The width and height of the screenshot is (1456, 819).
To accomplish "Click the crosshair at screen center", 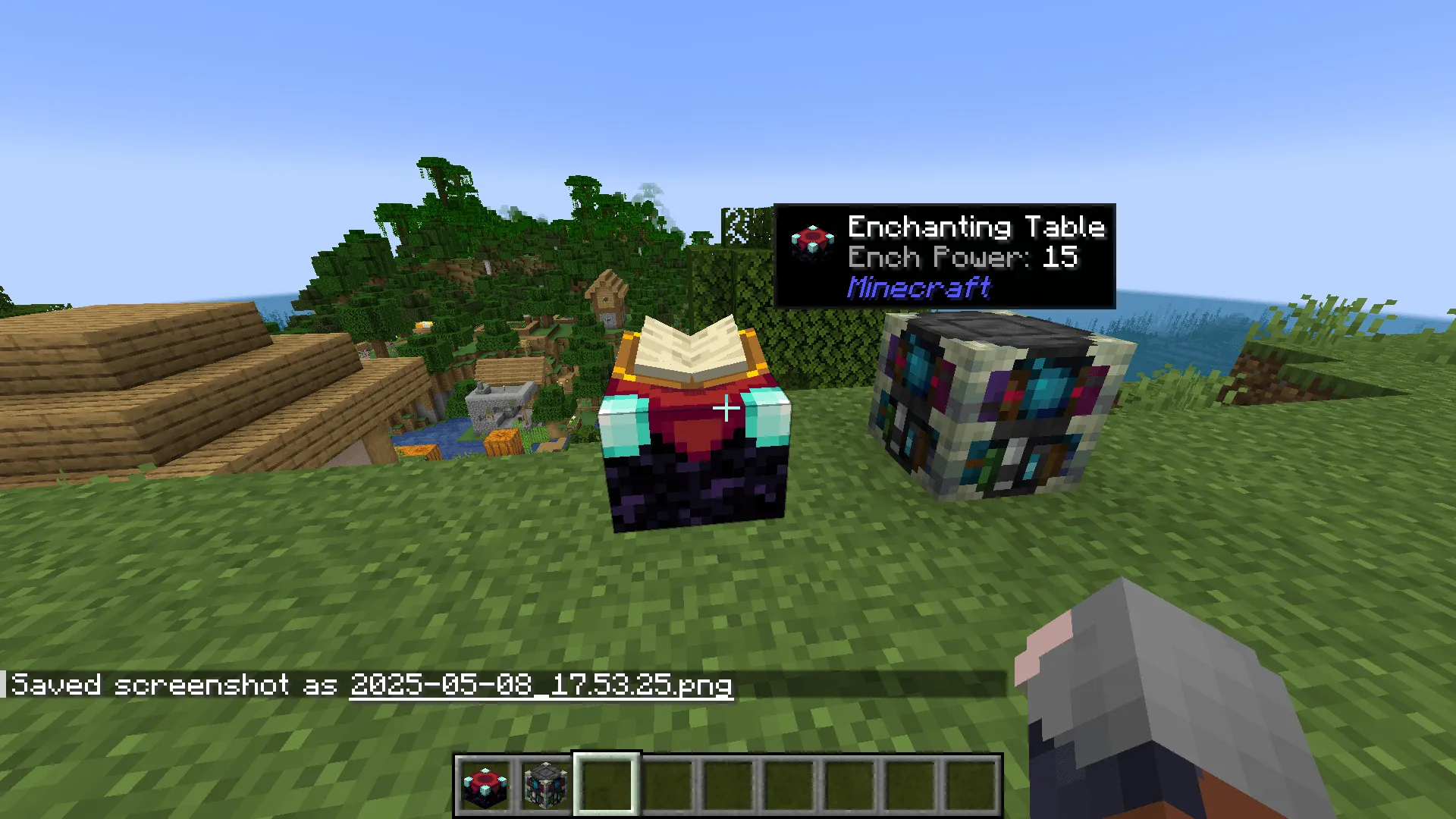I will click(726, 409).
